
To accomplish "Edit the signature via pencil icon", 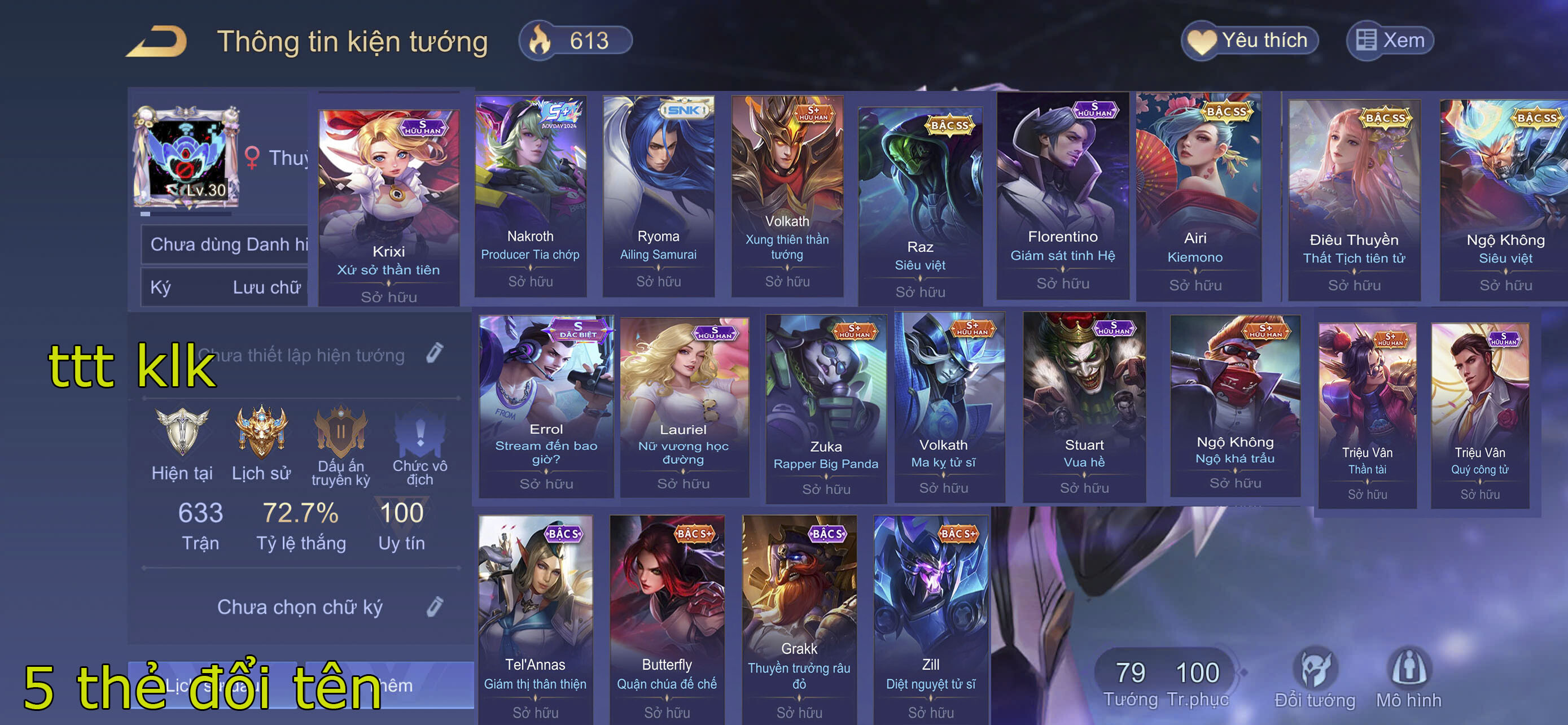I will pos(435,606).
